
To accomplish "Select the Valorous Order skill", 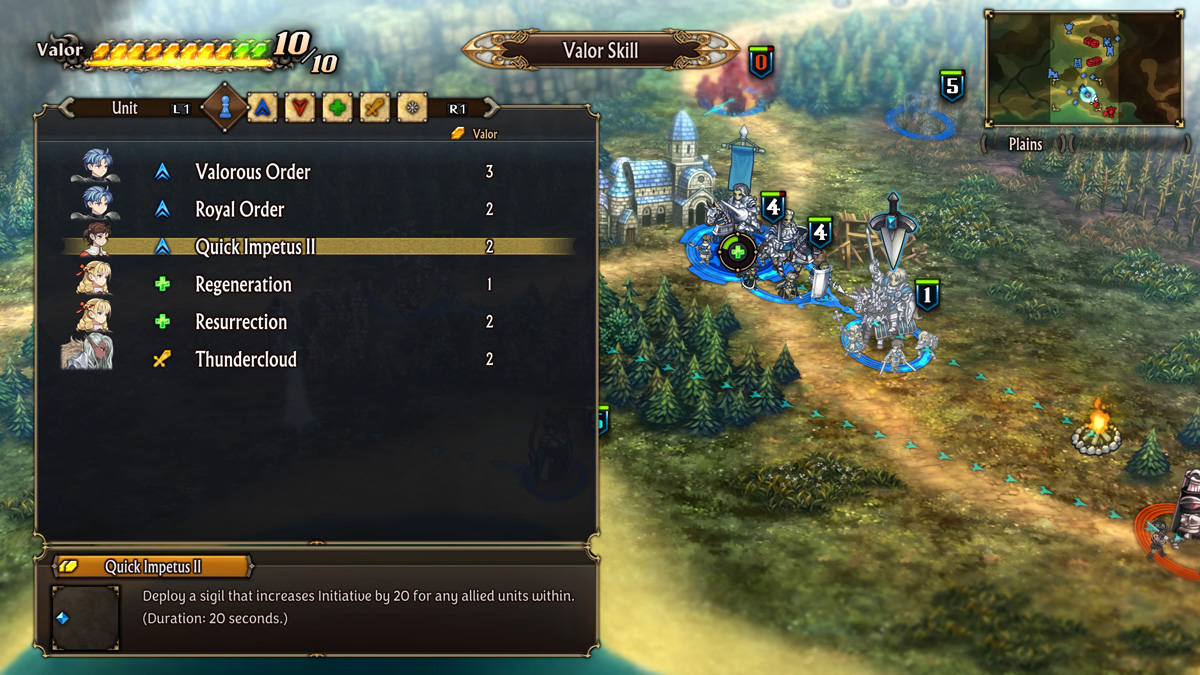I will tap(253, 172).
